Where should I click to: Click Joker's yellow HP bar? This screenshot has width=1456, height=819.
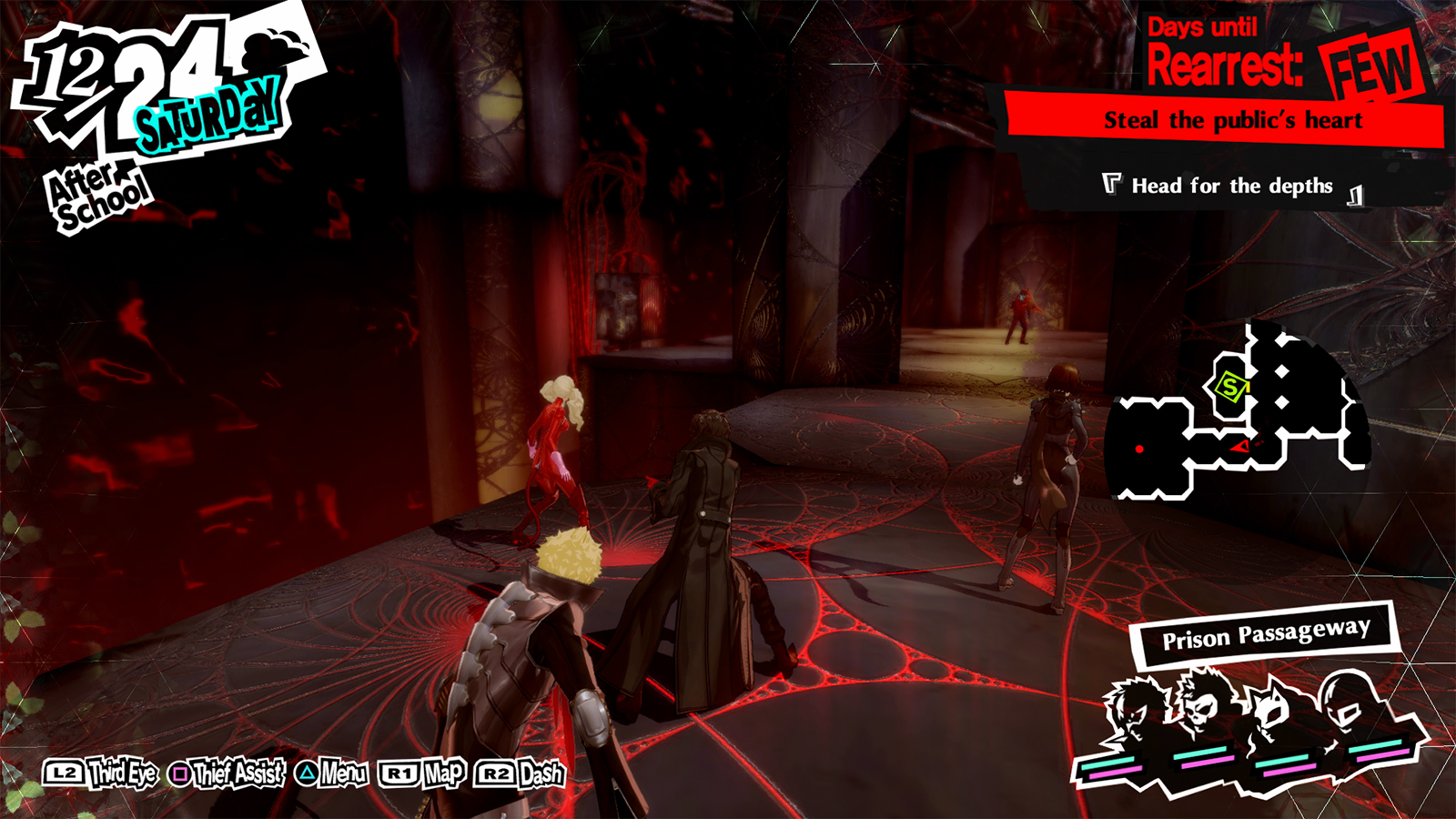1110,763
